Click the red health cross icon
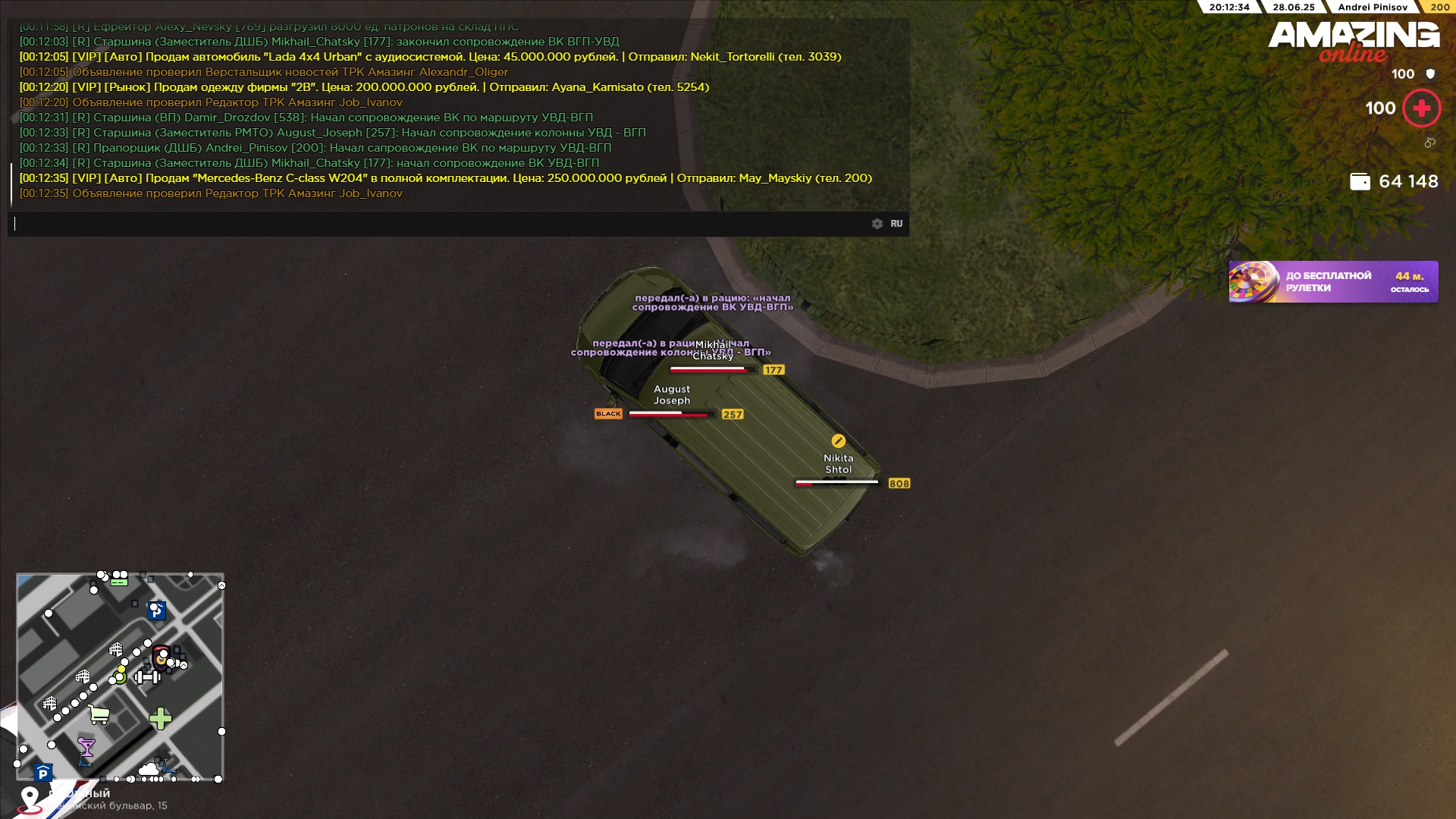1456x819 pixels. click(1421, 108)
